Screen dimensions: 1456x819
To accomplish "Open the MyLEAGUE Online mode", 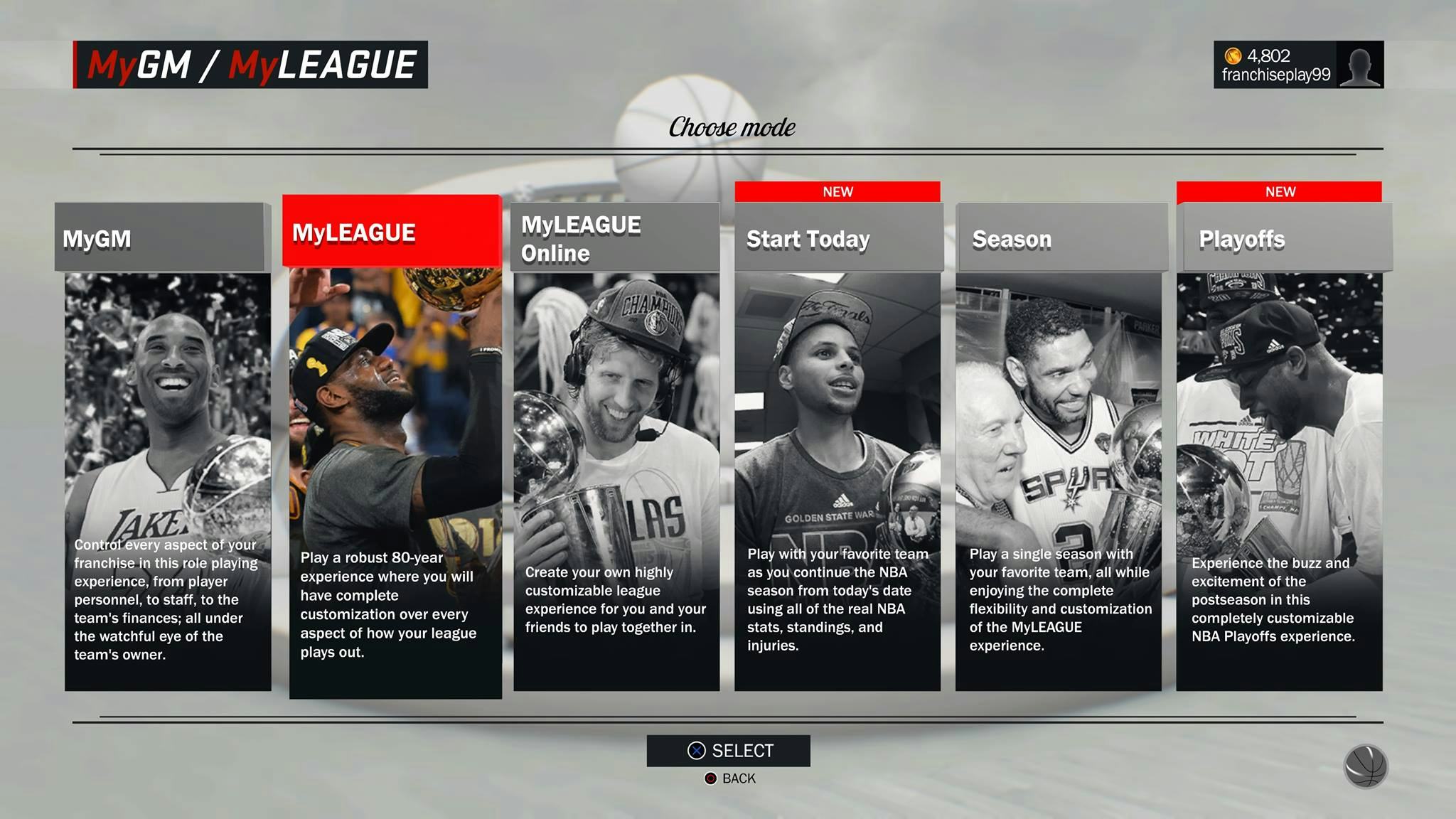I will coord(616,446).
